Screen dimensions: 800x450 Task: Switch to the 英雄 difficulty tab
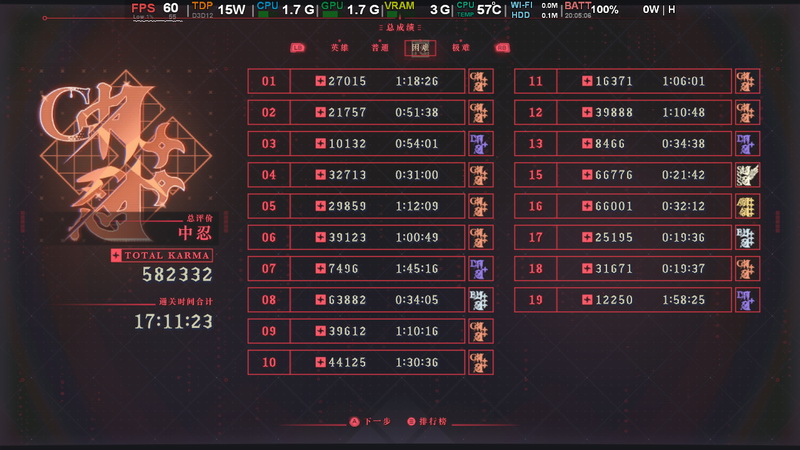(x=340, y=48)
